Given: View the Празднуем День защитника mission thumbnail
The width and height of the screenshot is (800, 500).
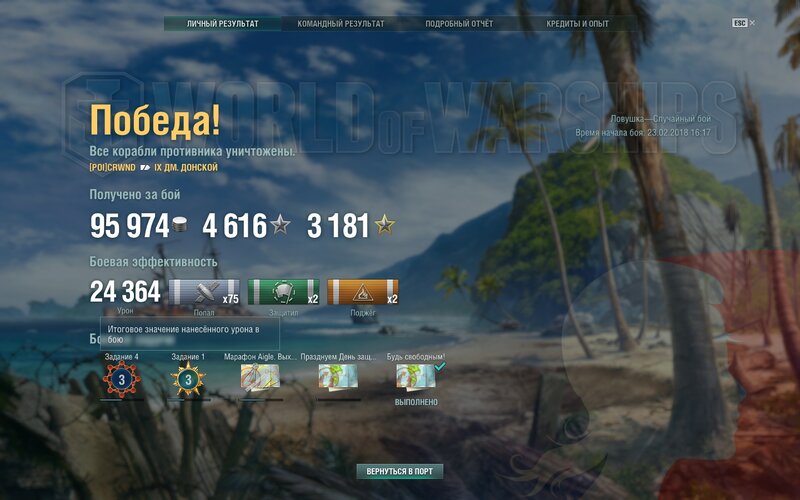Looking at the screenshot, I should pyautogui.click(x=338, y=377).
